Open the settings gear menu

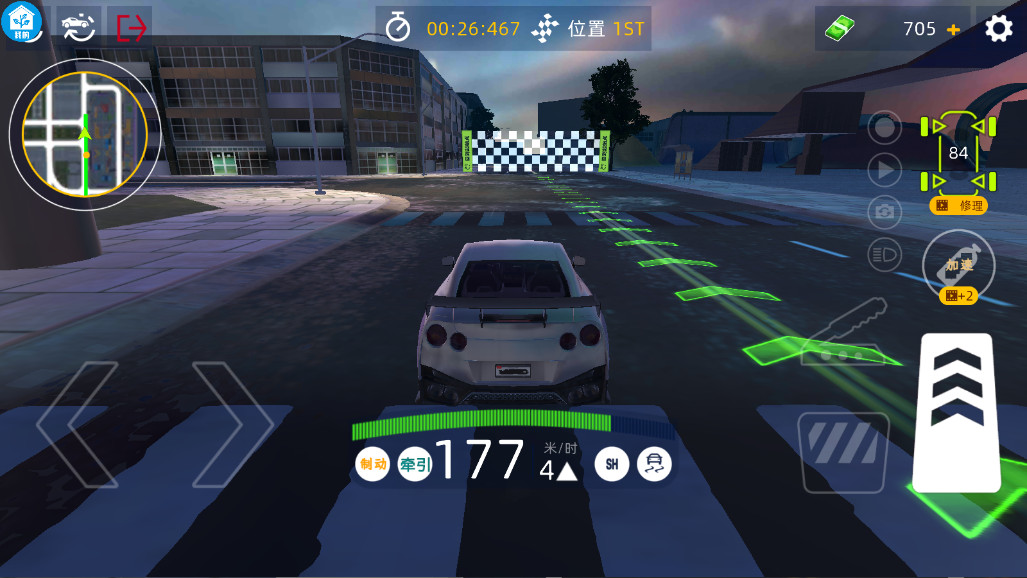998,28
